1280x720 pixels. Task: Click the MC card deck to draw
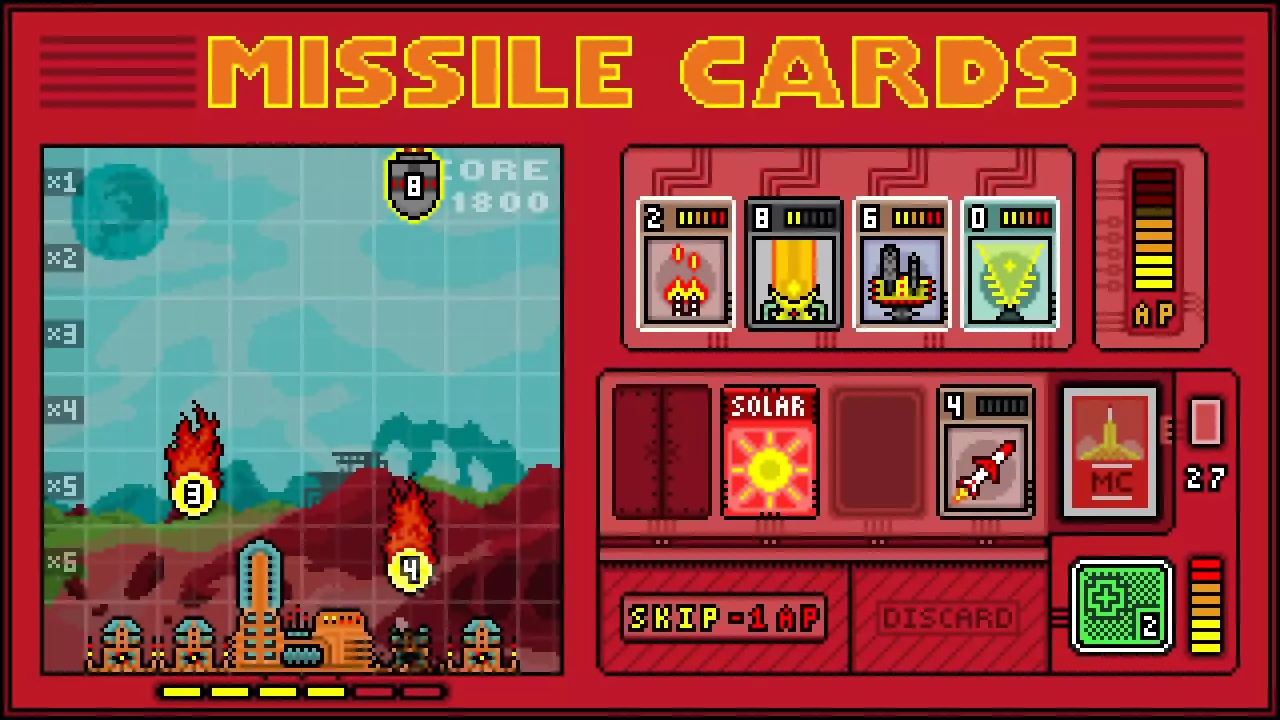pos(1110,450)
